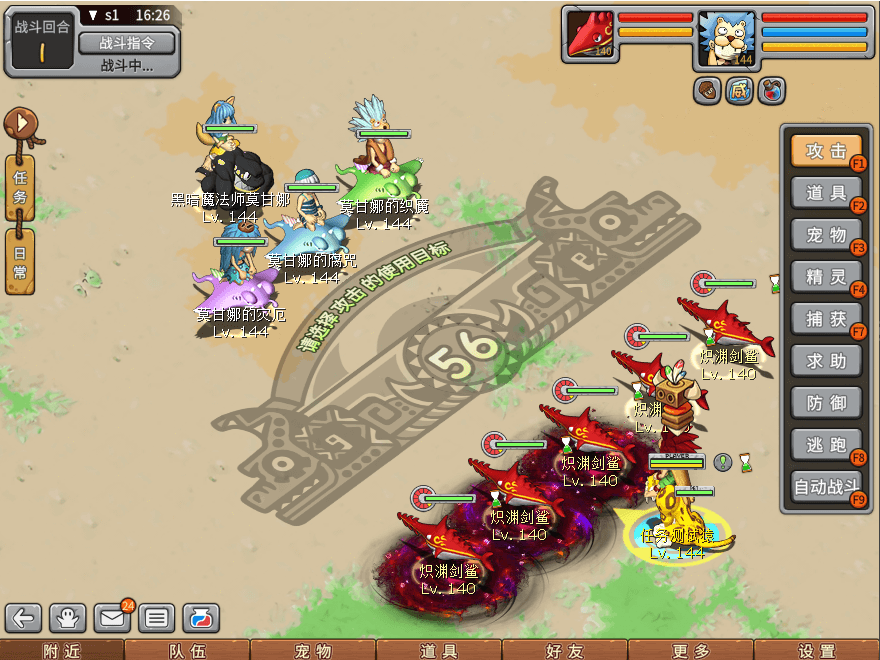Open the 设置 (Settings) tab

click(817, 651)
